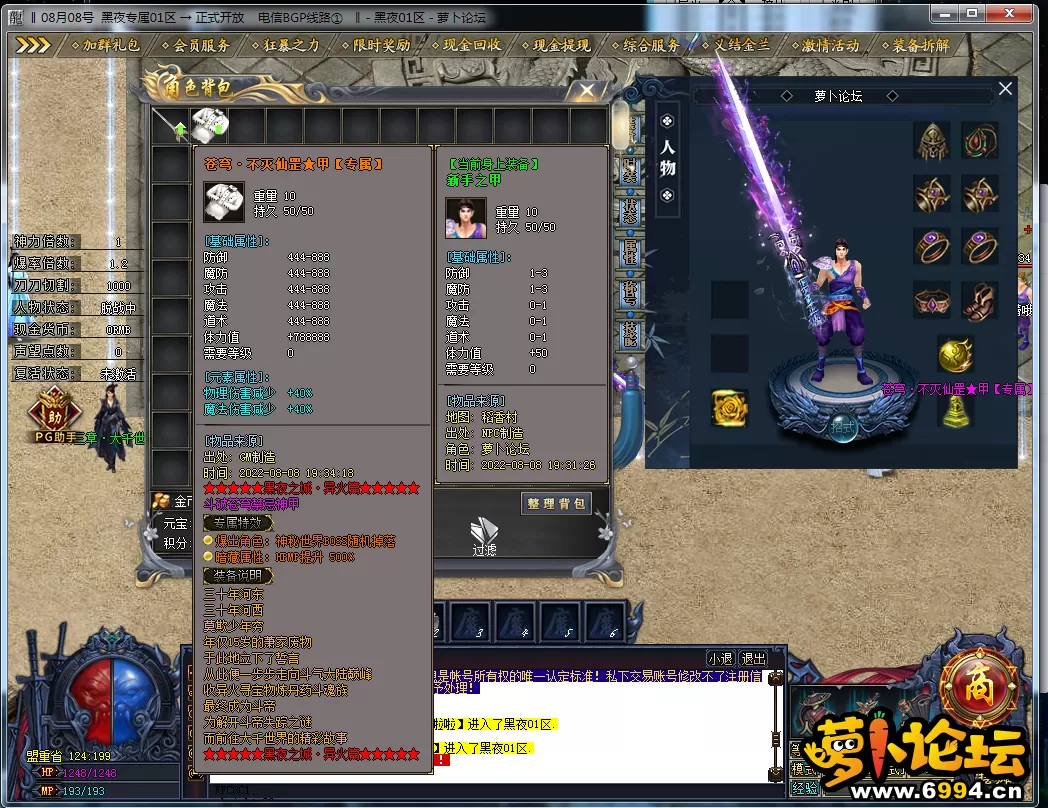Choose 现金回收 in the top bar
This screenshot has width=1048, height=808.
click(x=472, y=45)
